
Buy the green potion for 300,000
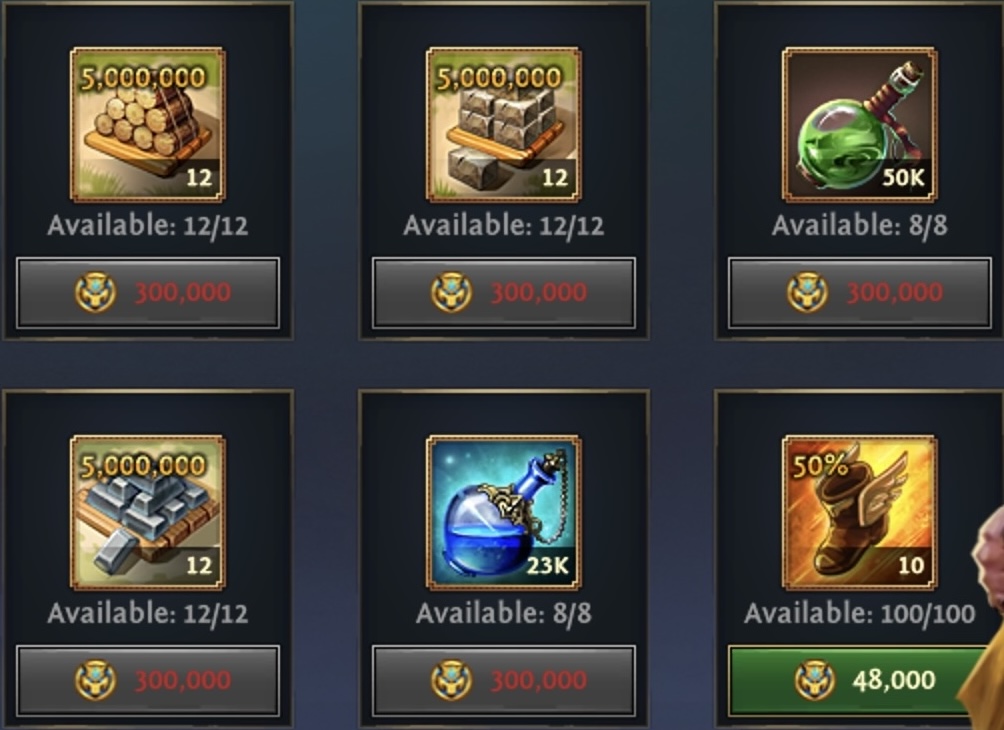(859, 293)
